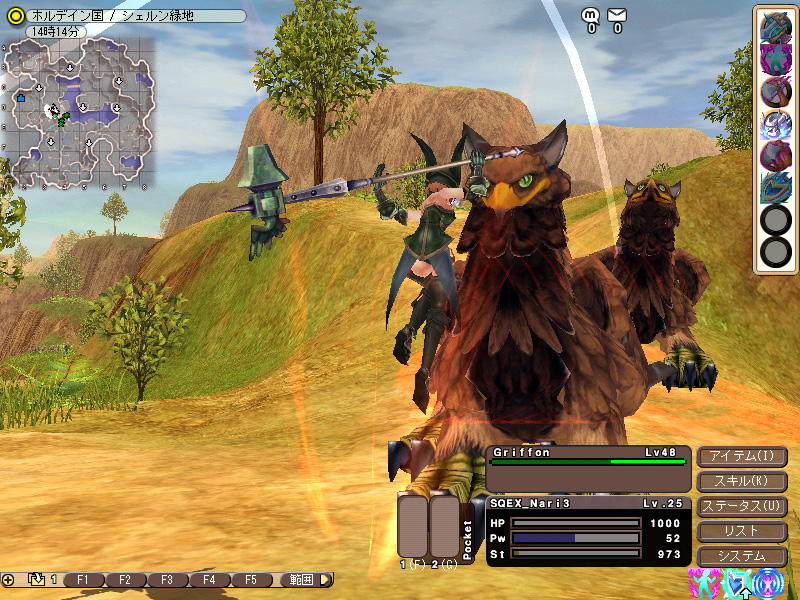Switch to the F2 tab
The image size is (800, 600).
(125, 580)
